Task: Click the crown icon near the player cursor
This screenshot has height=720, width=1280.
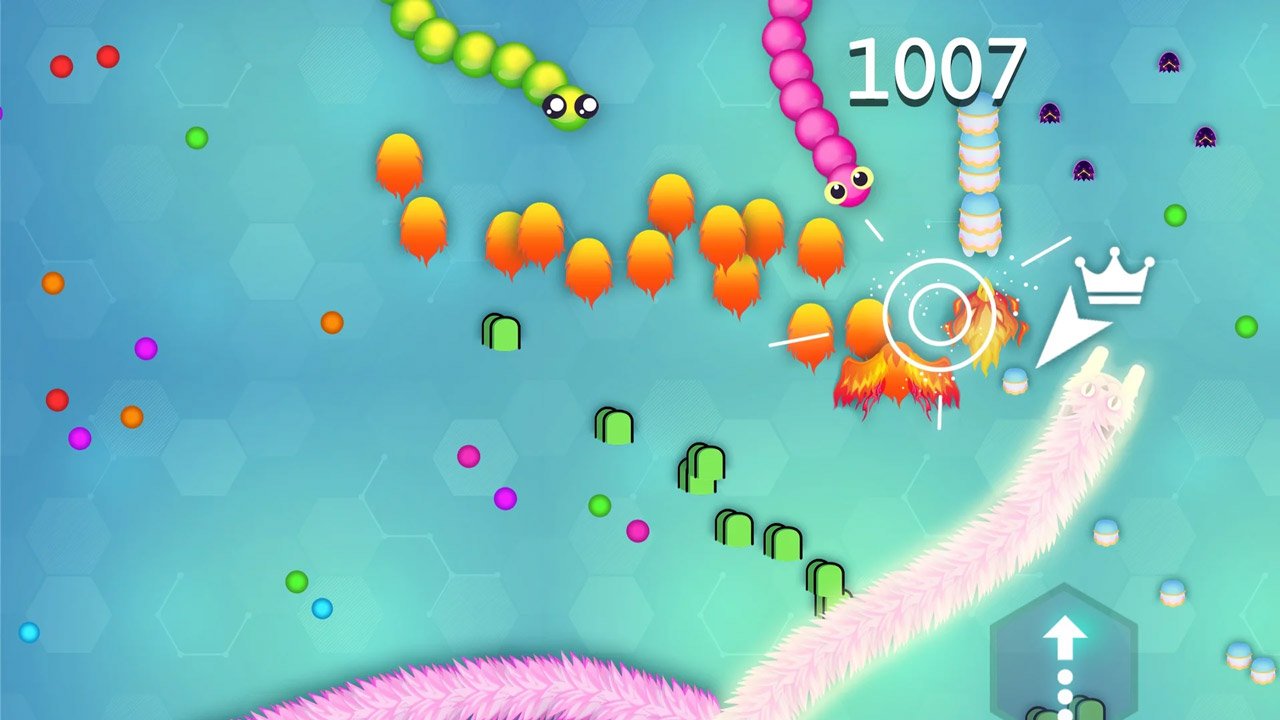Action: click(1110, 278)
